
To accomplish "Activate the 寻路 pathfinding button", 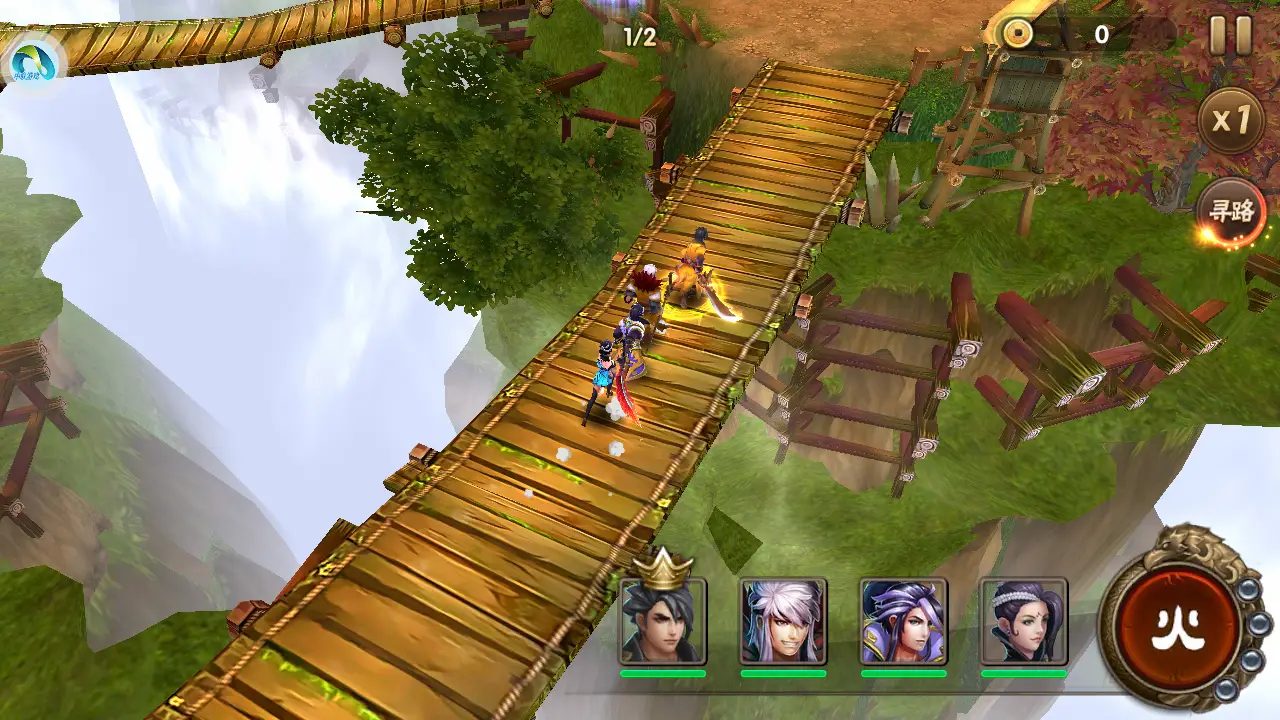I will 1231,212.
